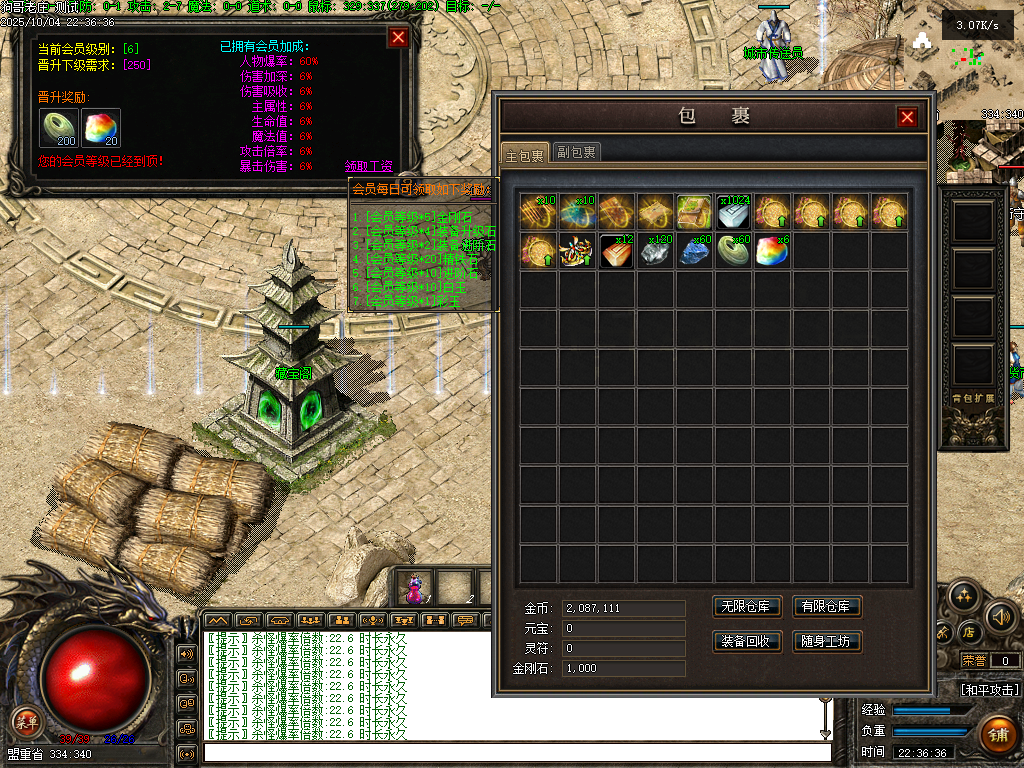Select the silver ingot stack x1024

734,212
